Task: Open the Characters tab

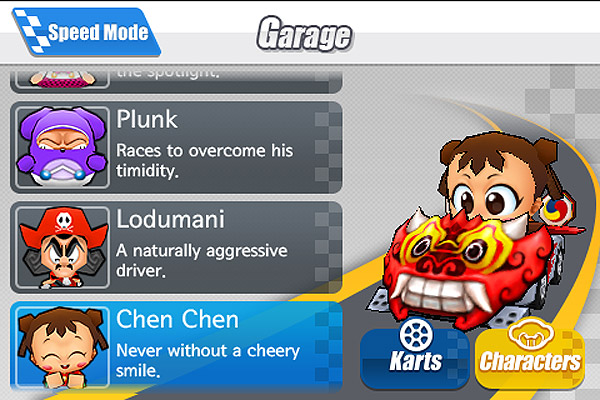Action: coord(529,352)
